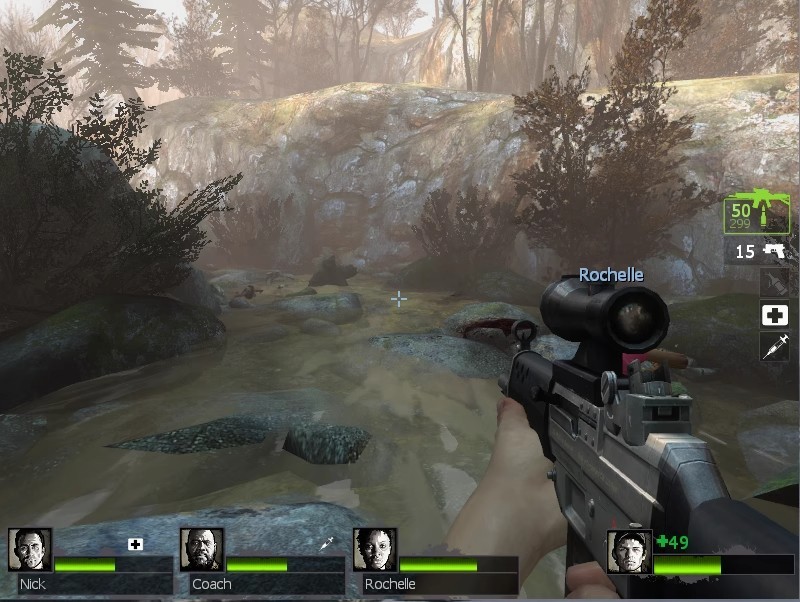Screen dimensions: 800x602
Task: Click Rochelle's teammate portrait
Action: pyautogui.click(x=375, y=550)
